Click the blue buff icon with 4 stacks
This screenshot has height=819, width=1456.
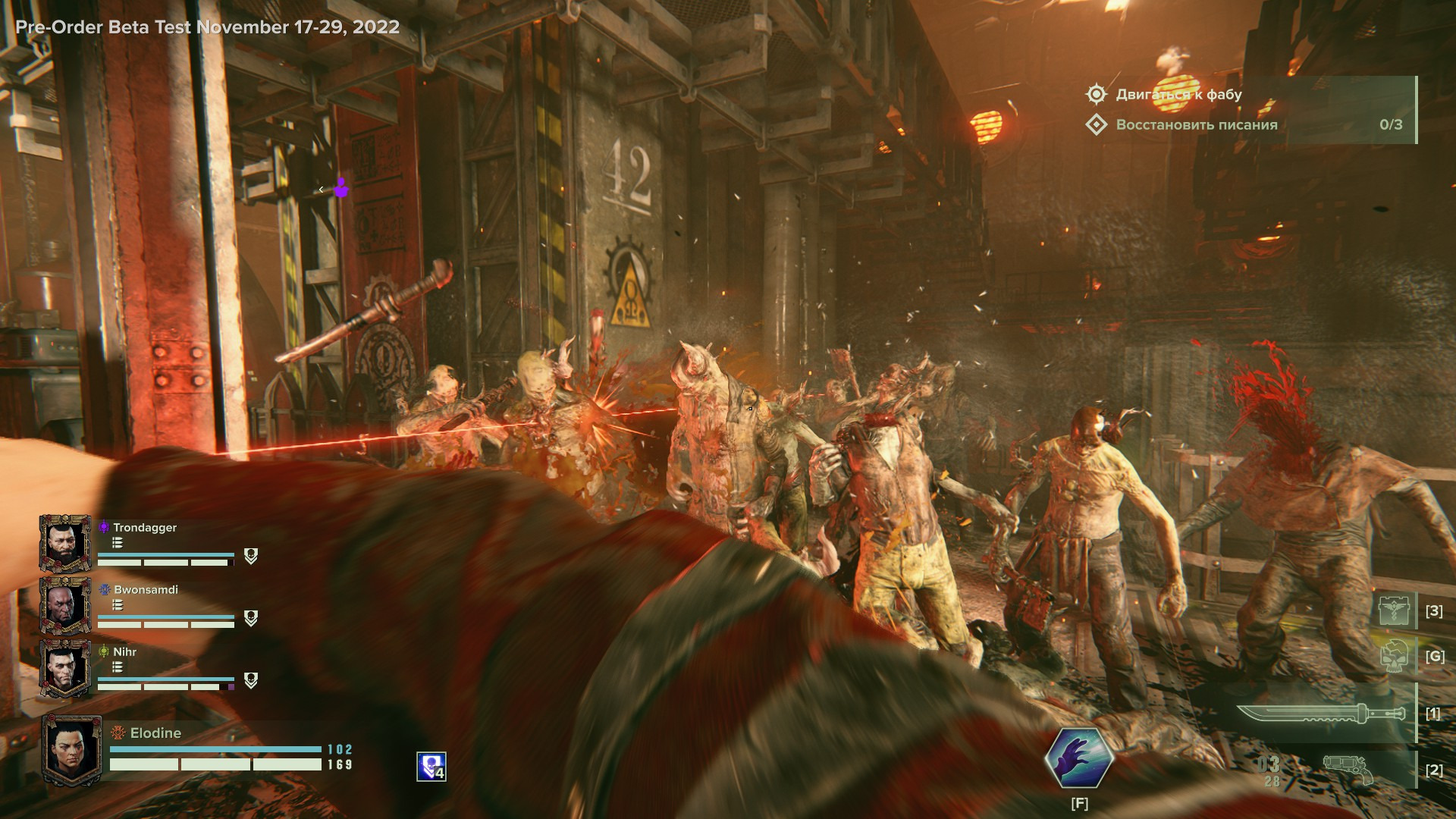431,767
